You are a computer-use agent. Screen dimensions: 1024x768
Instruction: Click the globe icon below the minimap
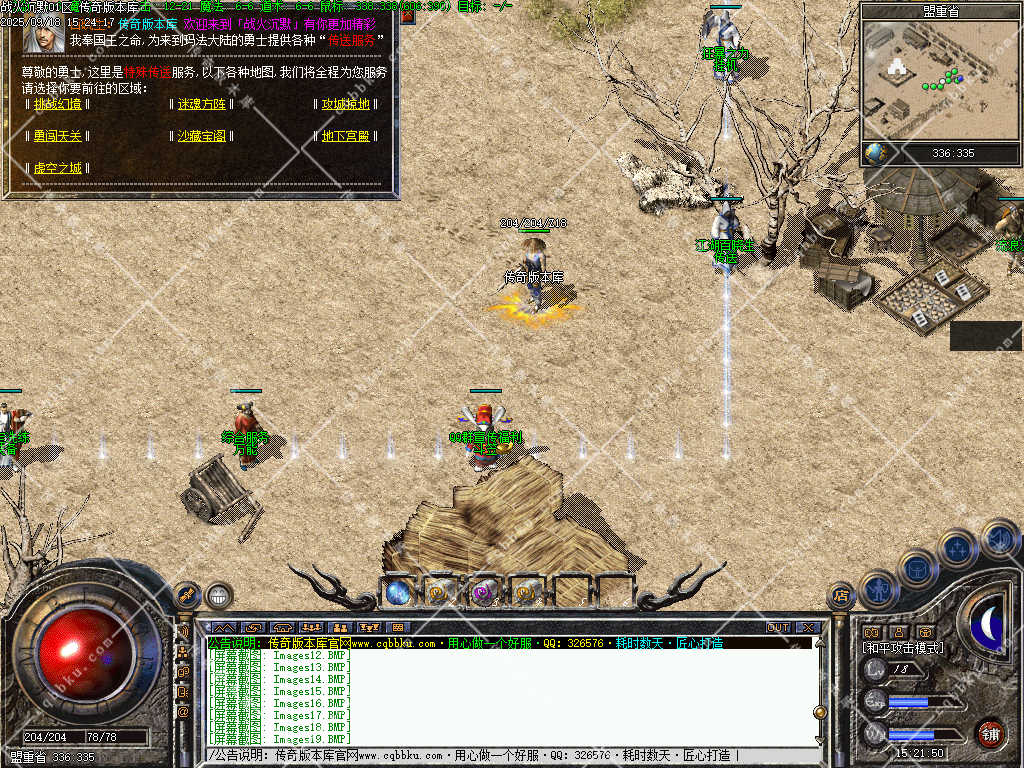(876, 153)
